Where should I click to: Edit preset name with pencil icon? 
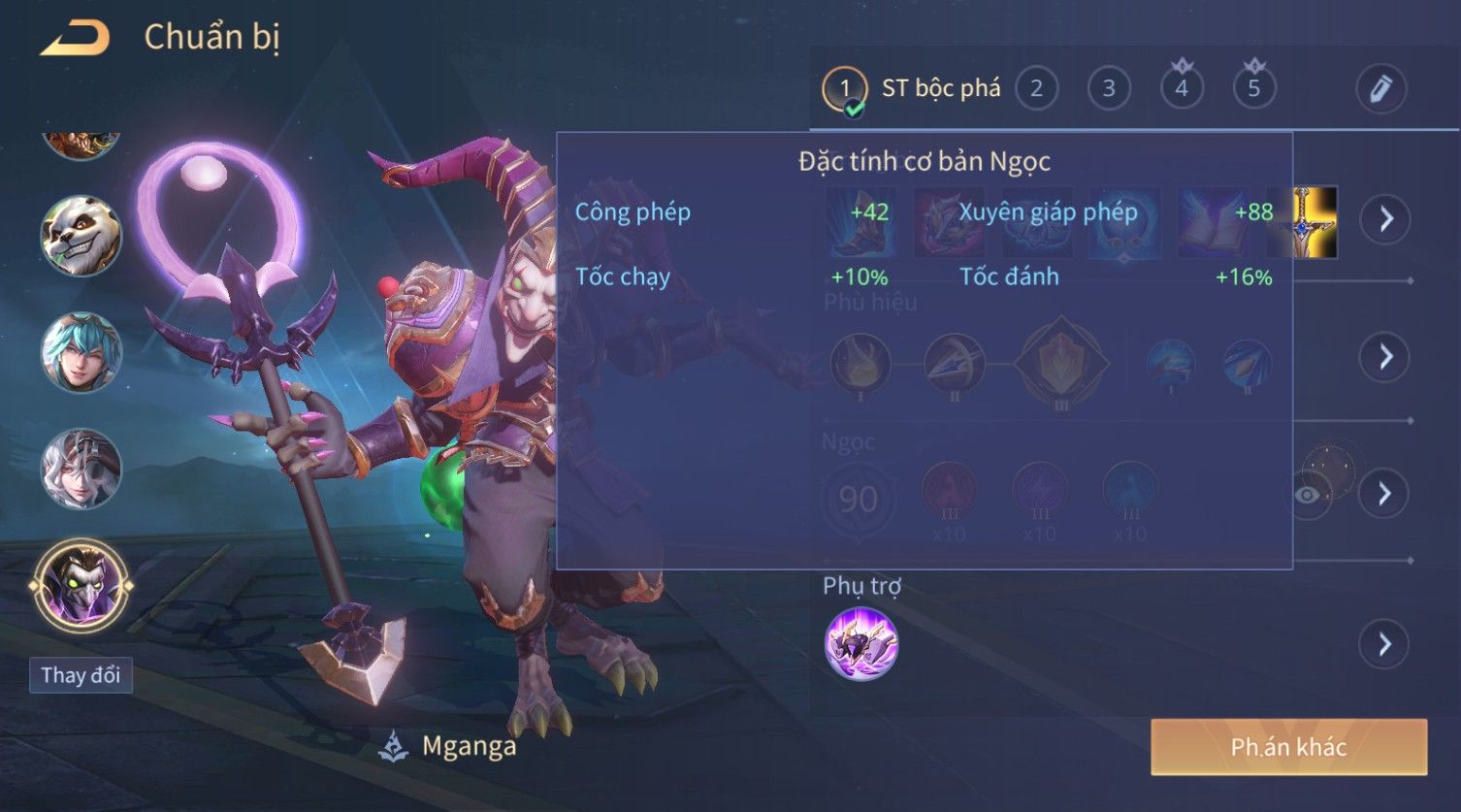click(1380, 89)
